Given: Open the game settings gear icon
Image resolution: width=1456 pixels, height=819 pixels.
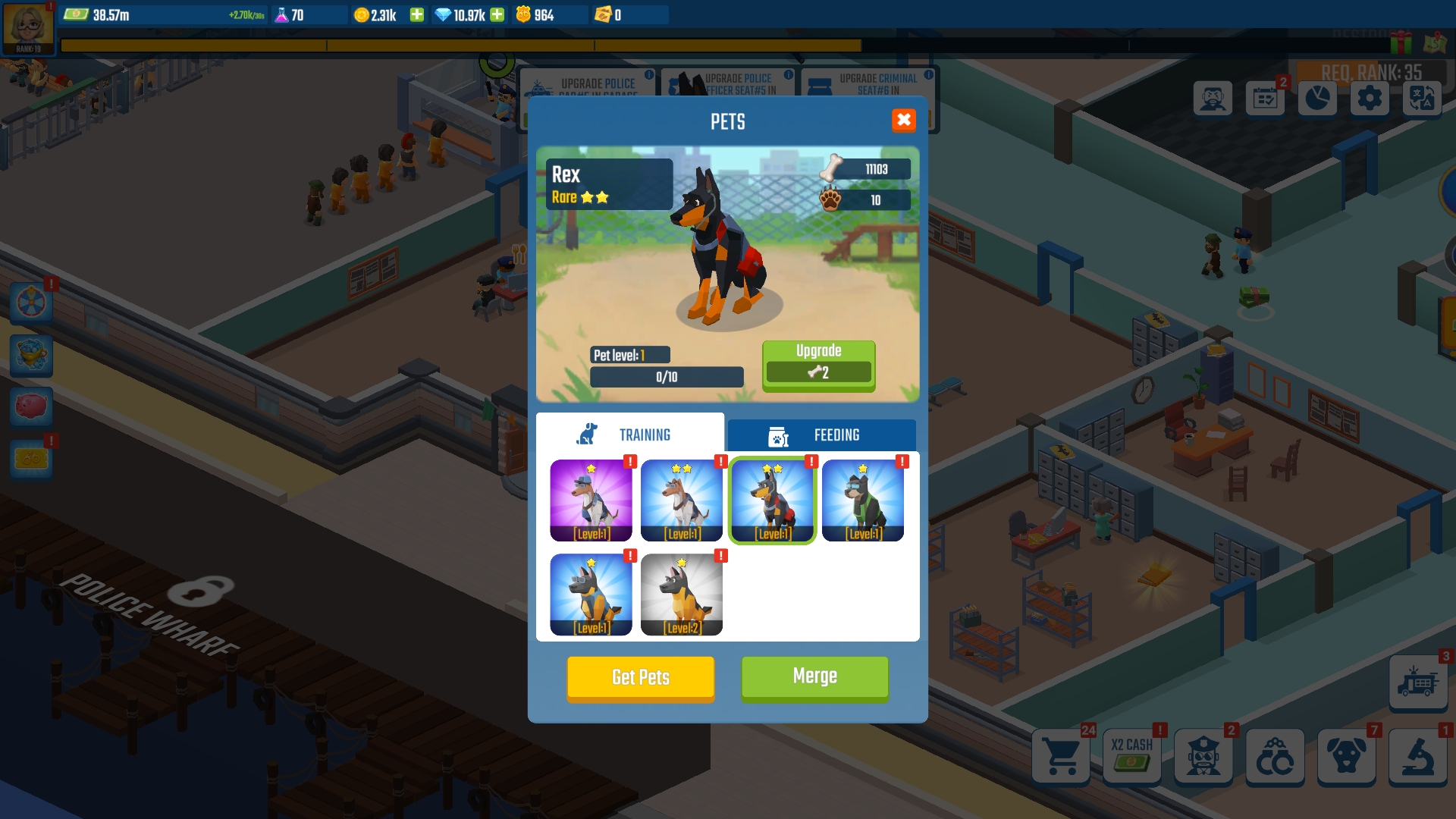Looking at the screenshot, I should tap(1370, 99).
